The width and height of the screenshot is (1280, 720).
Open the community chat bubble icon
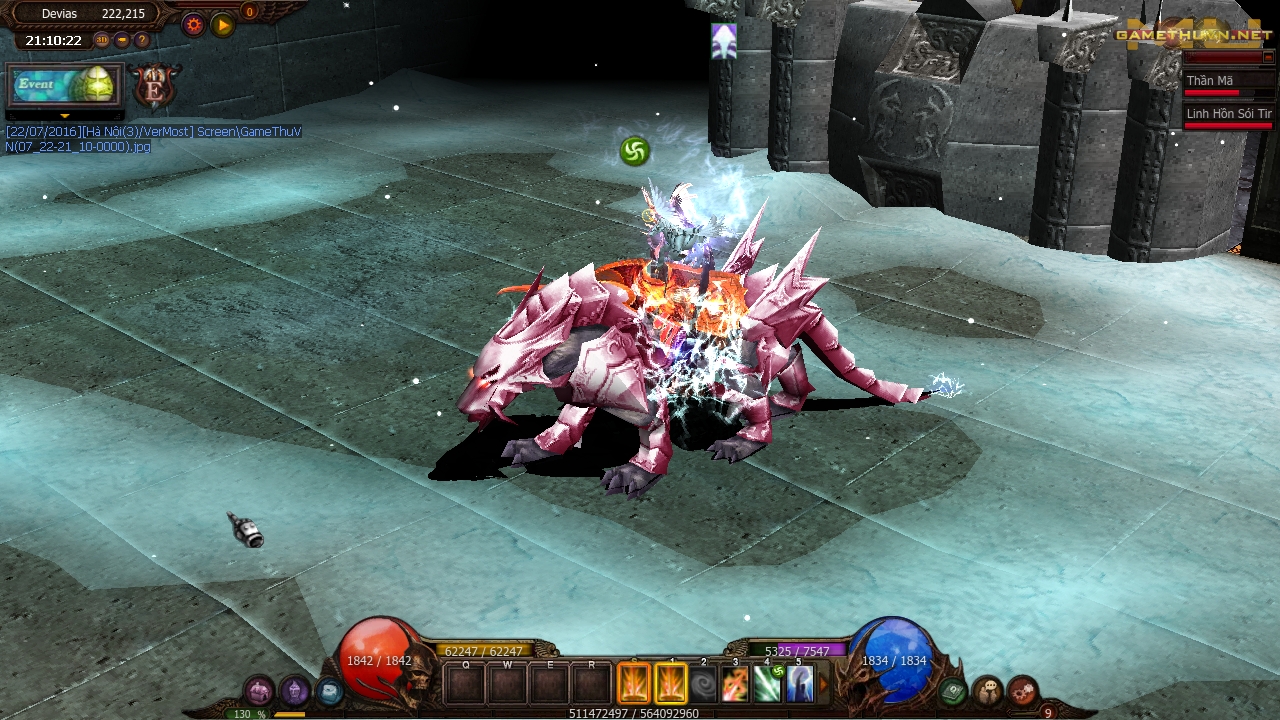(x=987, y=689)
